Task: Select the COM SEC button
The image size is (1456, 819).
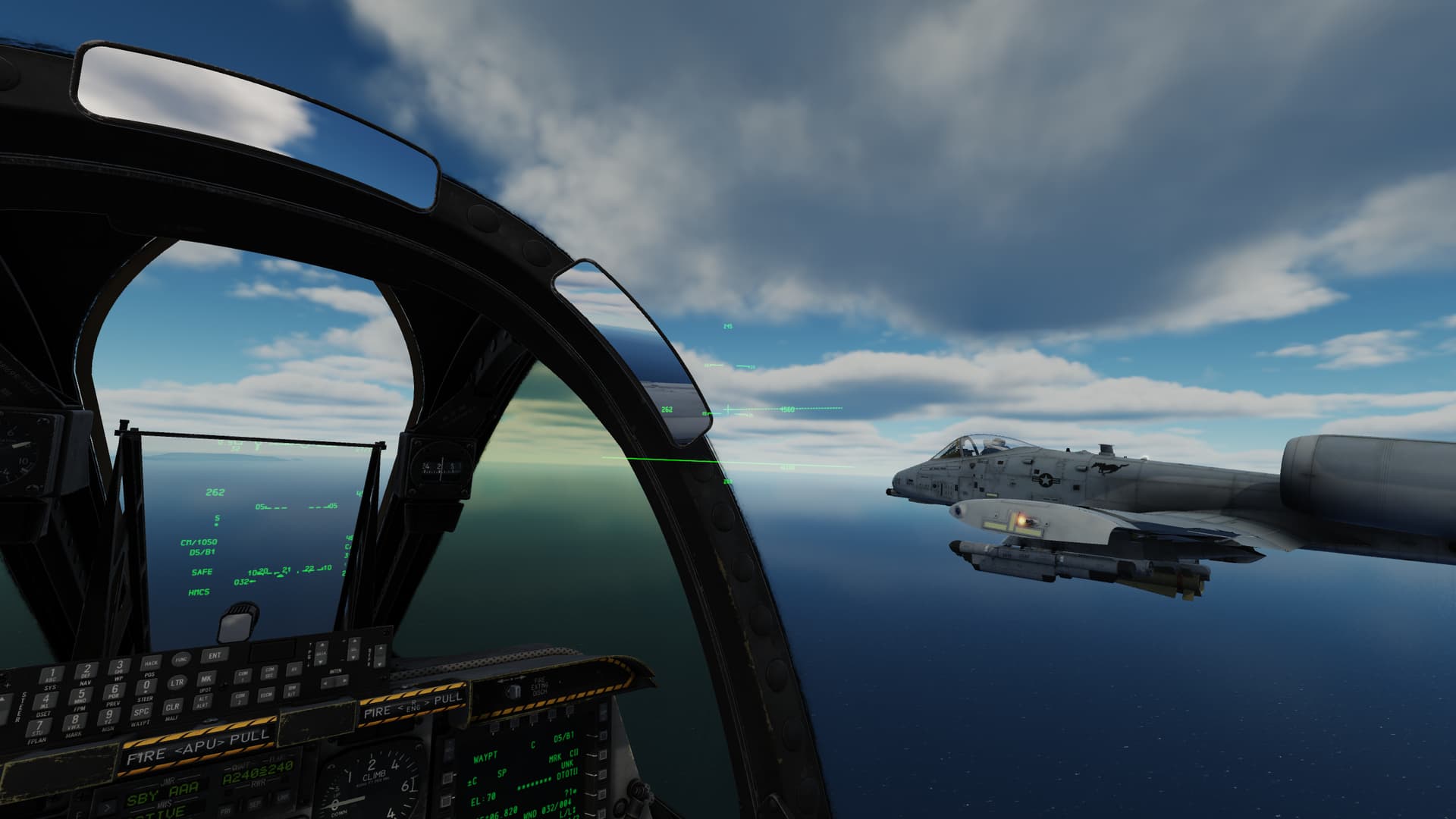Action: click(269, 673)
